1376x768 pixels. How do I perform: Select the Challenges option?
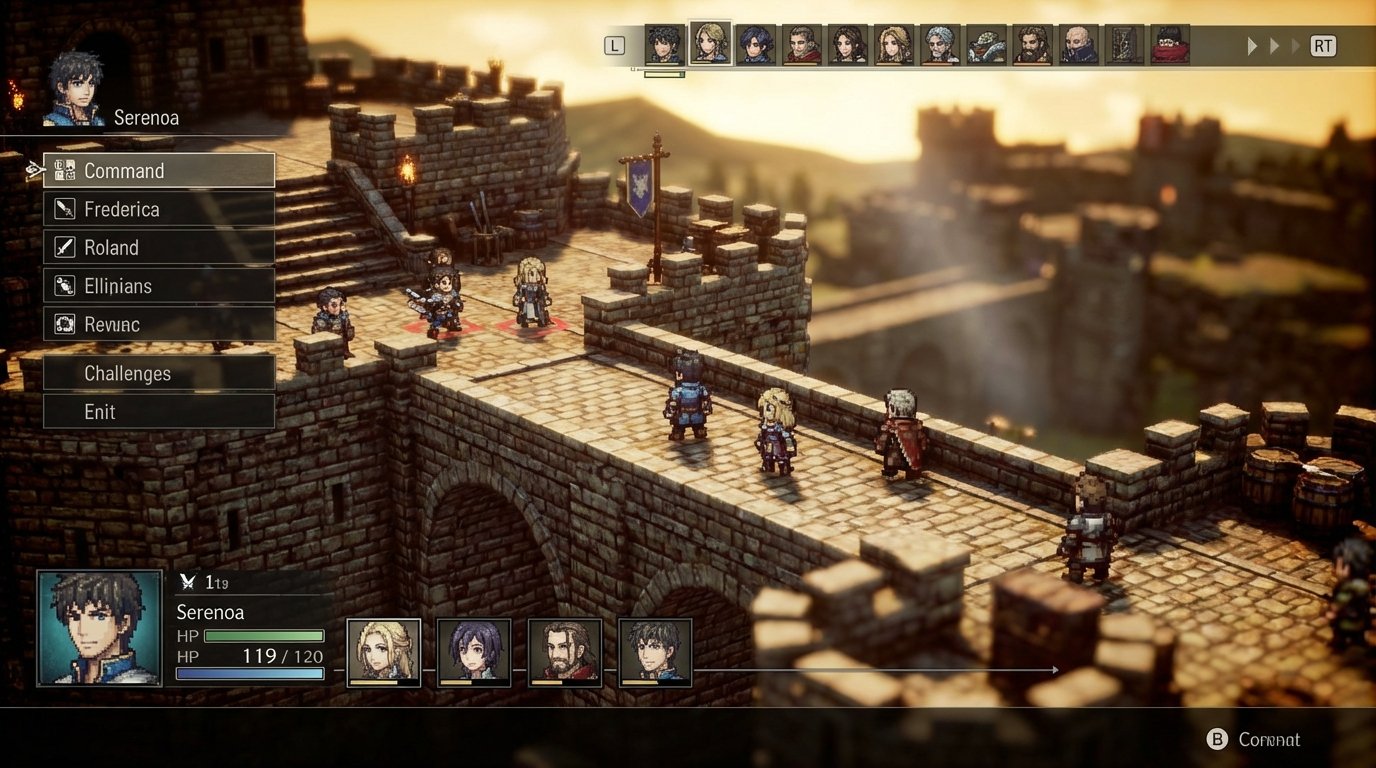click(128, 373)
